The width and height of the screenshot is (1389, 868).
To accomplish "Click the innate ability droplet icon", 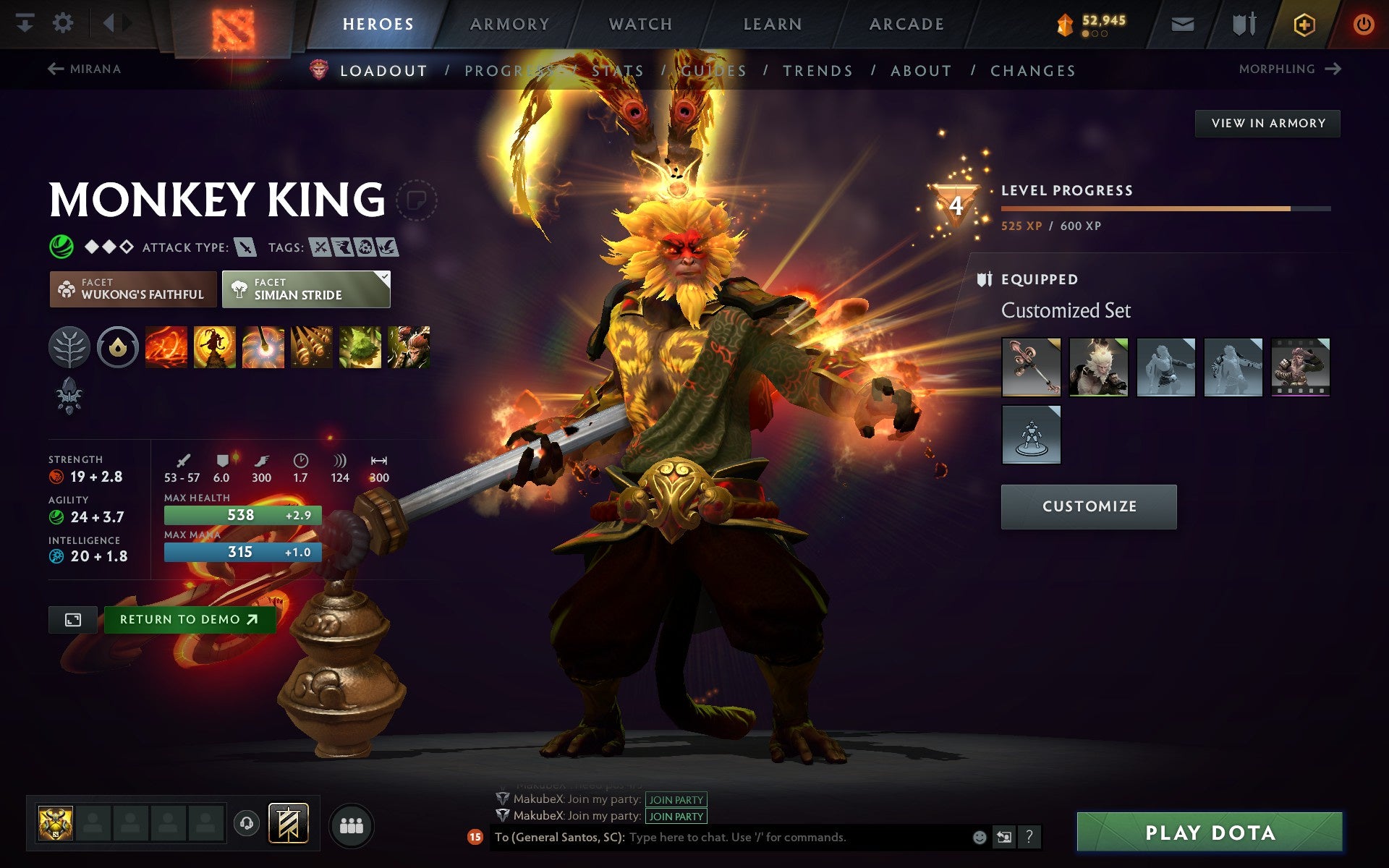I will (x=119, y=346).
